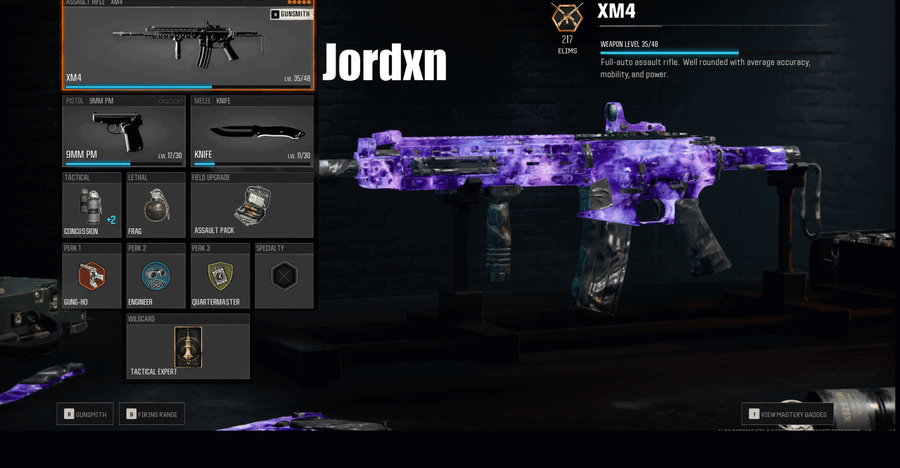Open the Frag lethal slot
Viewport: 900px width, 468px height.
tap(155, 206)
